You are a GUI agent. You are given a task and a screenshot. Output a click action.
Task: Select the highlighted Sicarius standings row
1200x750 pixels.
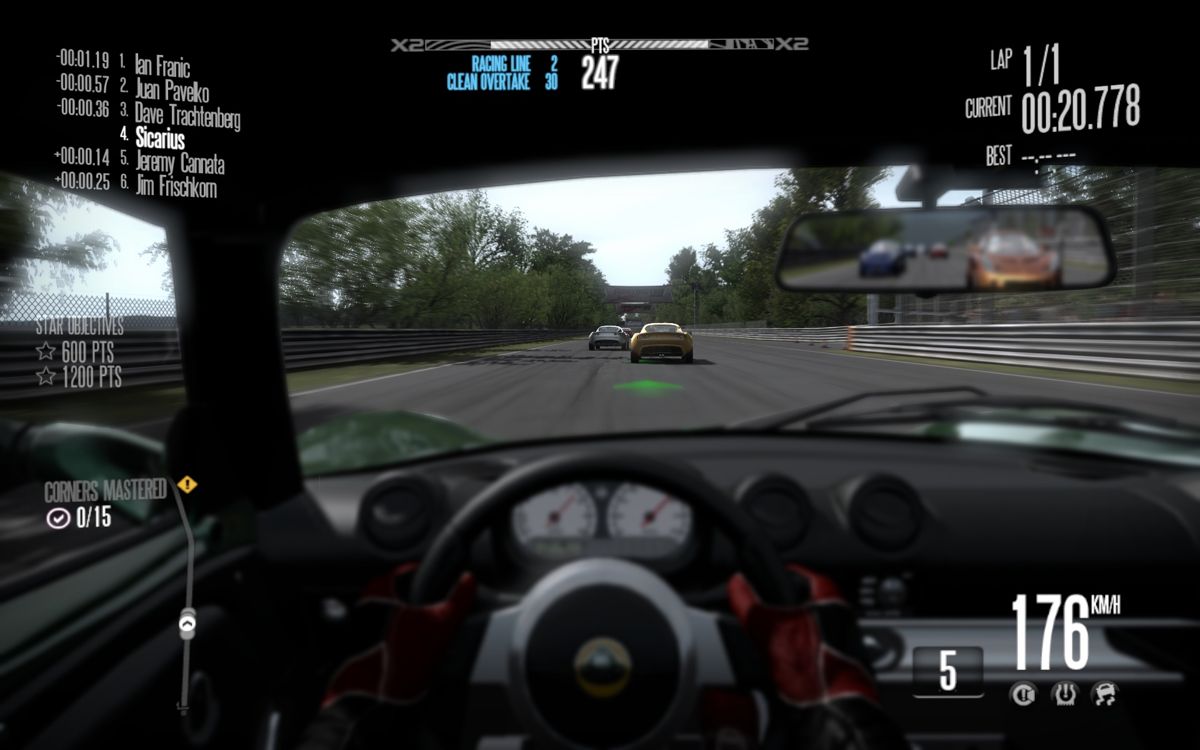pos(160,138)
